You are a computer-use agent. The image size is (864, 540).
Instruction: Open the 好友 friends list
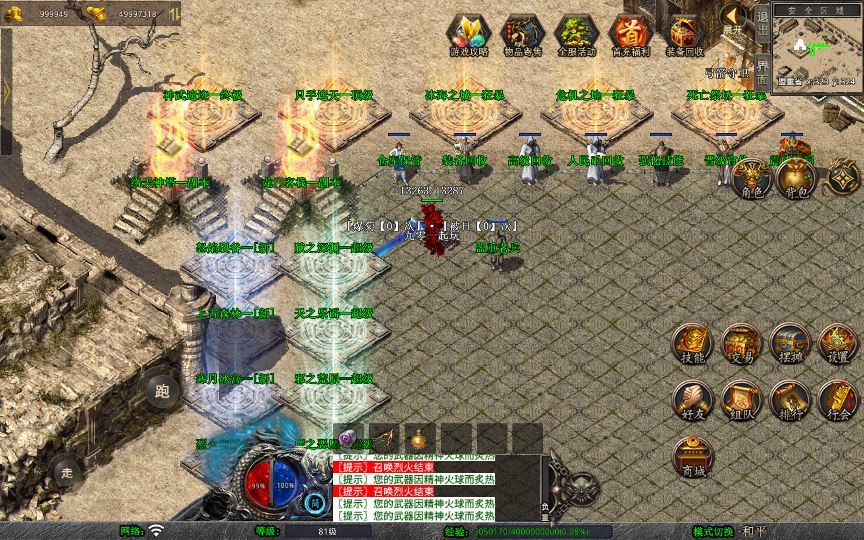point(692,400)
